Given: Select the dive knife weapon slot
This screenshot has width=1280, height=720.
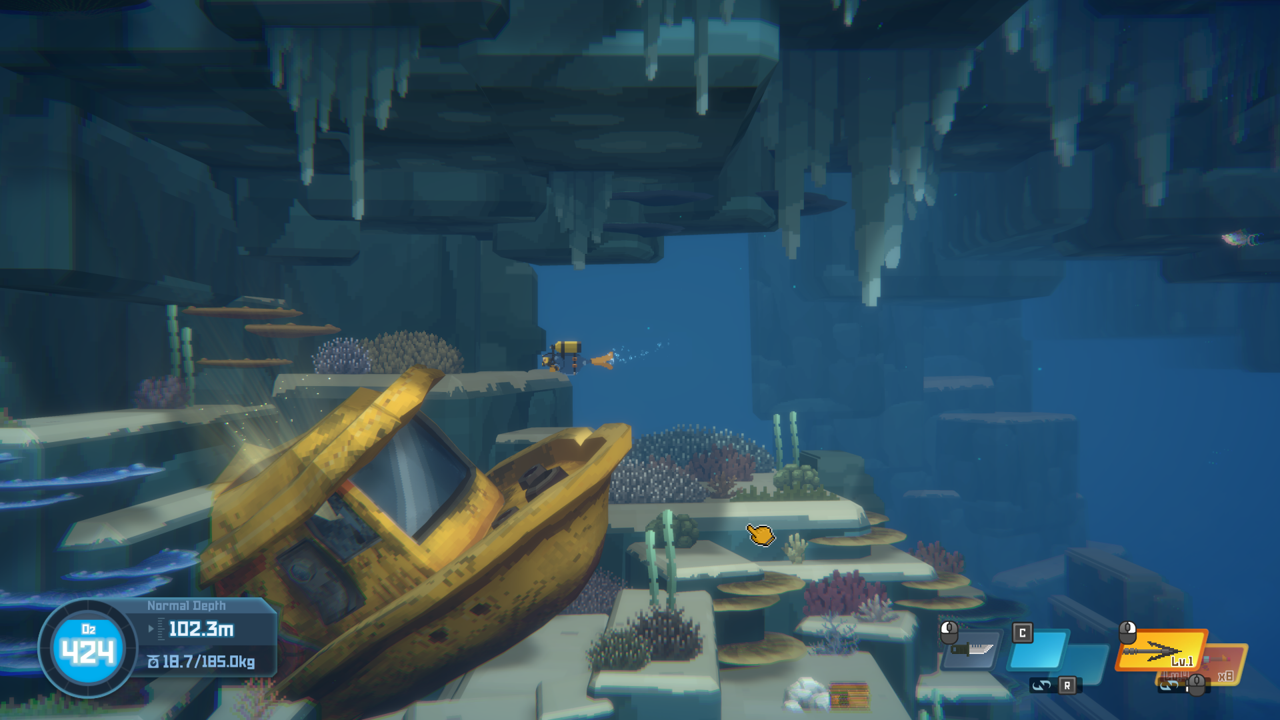Looking at the screenshot, I should [x=971, y=651].
